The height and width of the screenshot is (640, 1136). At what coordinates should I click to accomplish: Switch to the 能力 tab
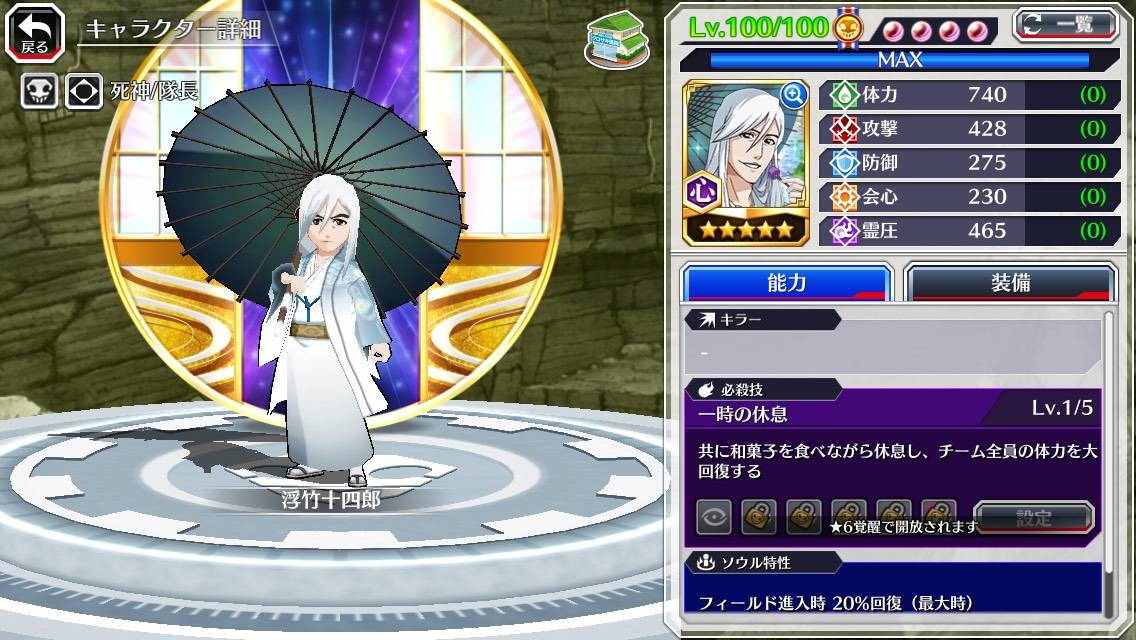pyautogui.click(x=786, y=283)
